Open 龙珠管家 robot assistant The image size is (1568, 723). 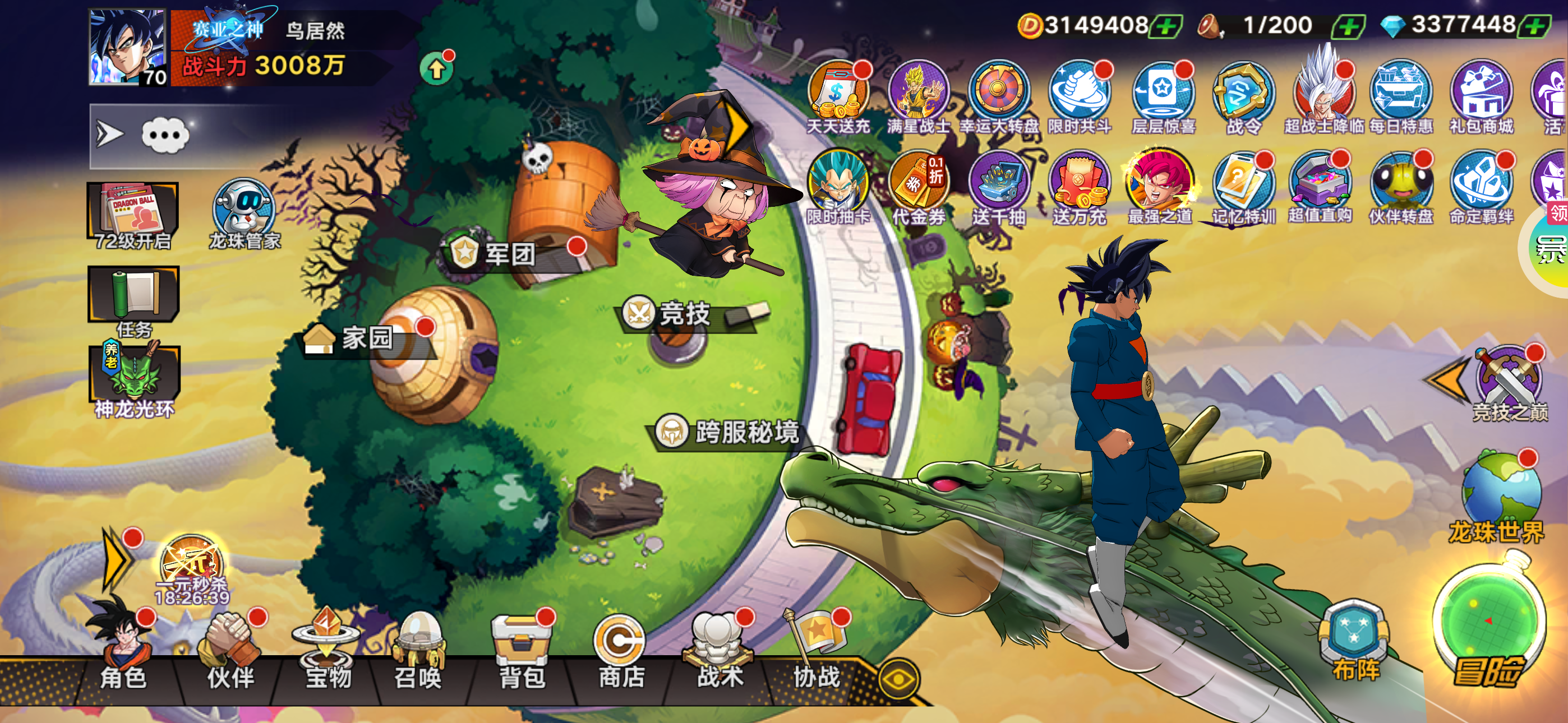point(244,213)
